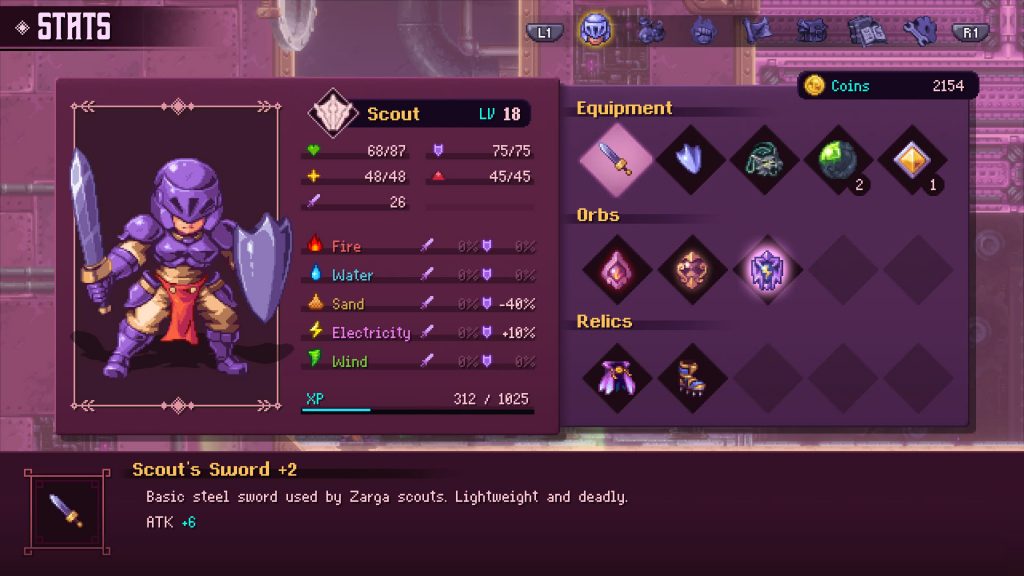Select the pink flame orb
Viewport: 1024px width, 576px height.
click(x=615, y=269)
